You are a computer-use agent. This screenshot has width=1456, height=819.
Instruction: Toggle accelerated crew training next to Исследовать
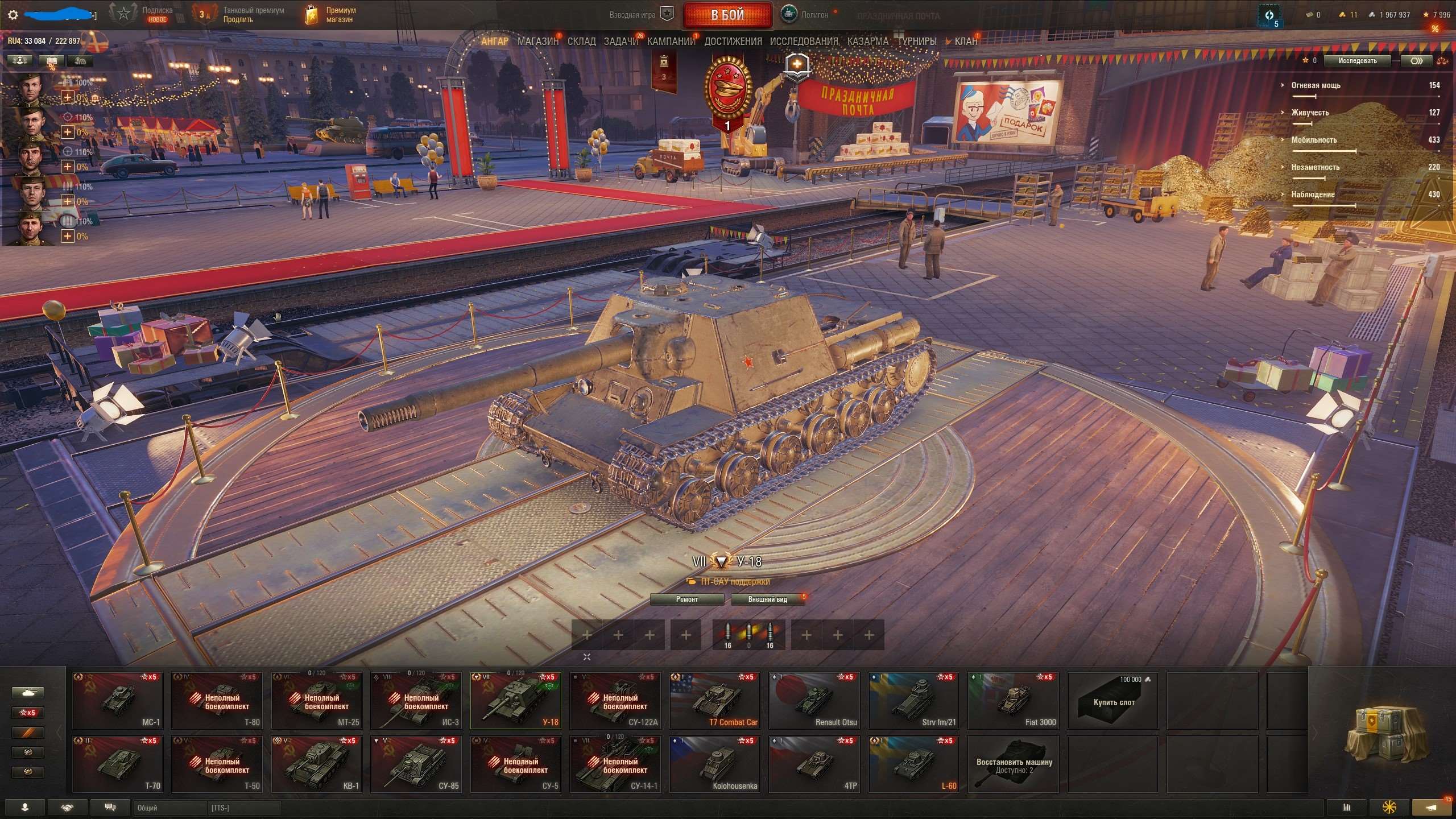[x=1416, y=61]
